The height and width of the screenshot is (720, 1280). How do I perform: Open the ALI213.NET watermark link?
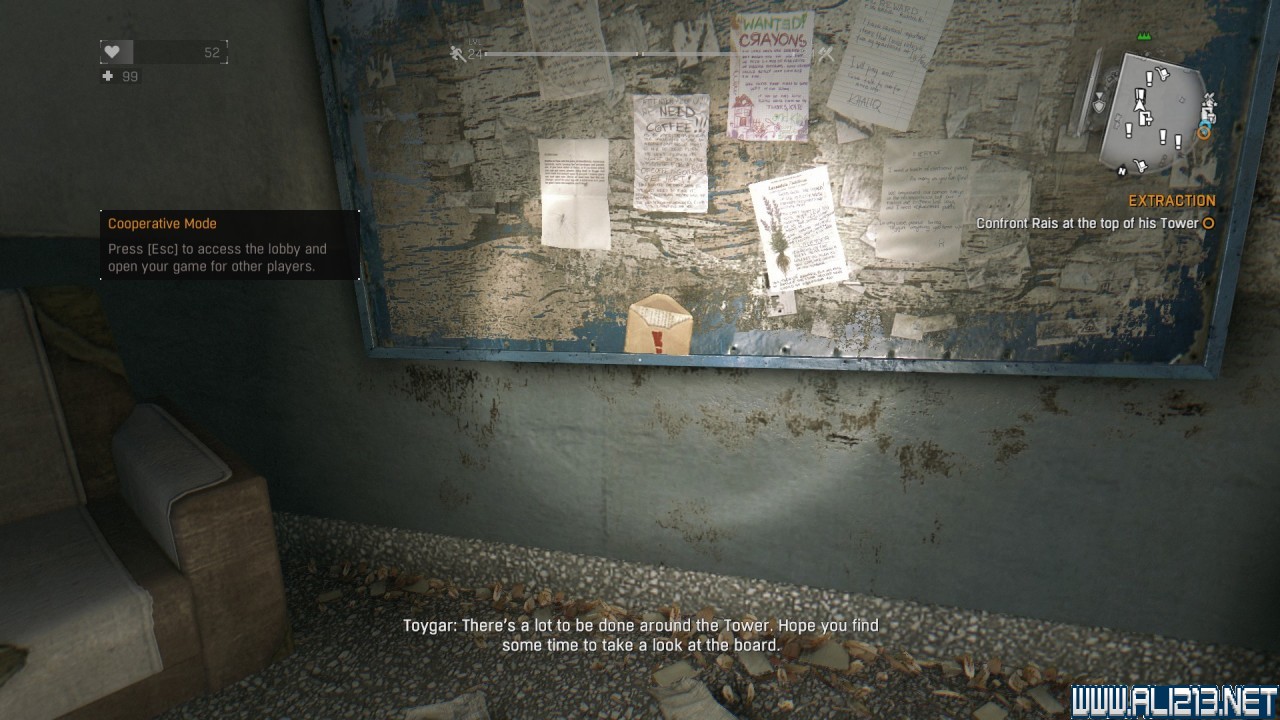click(x=1174, y=701)
